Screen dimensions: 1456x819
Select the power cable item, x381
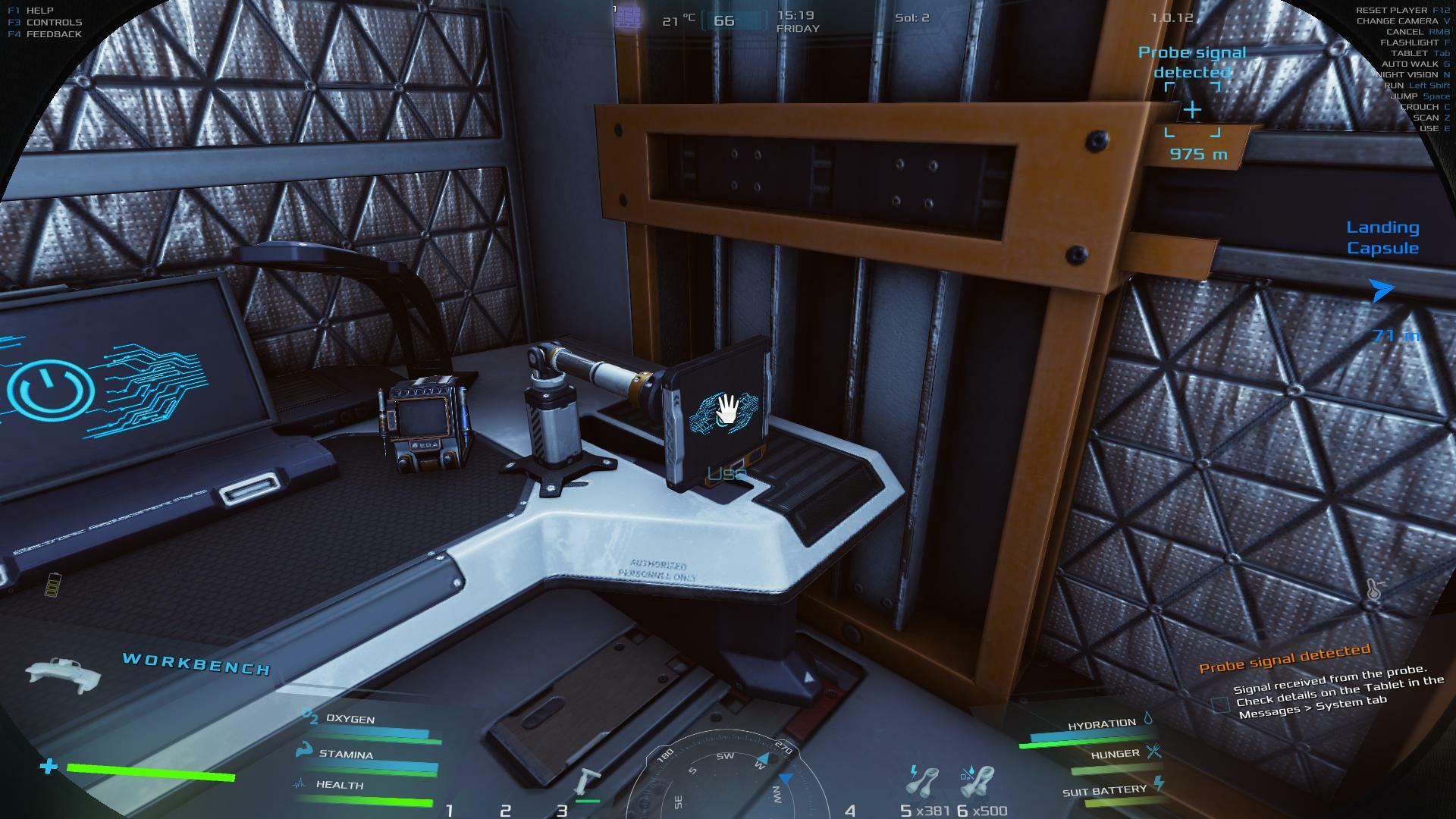pos(922,780)
